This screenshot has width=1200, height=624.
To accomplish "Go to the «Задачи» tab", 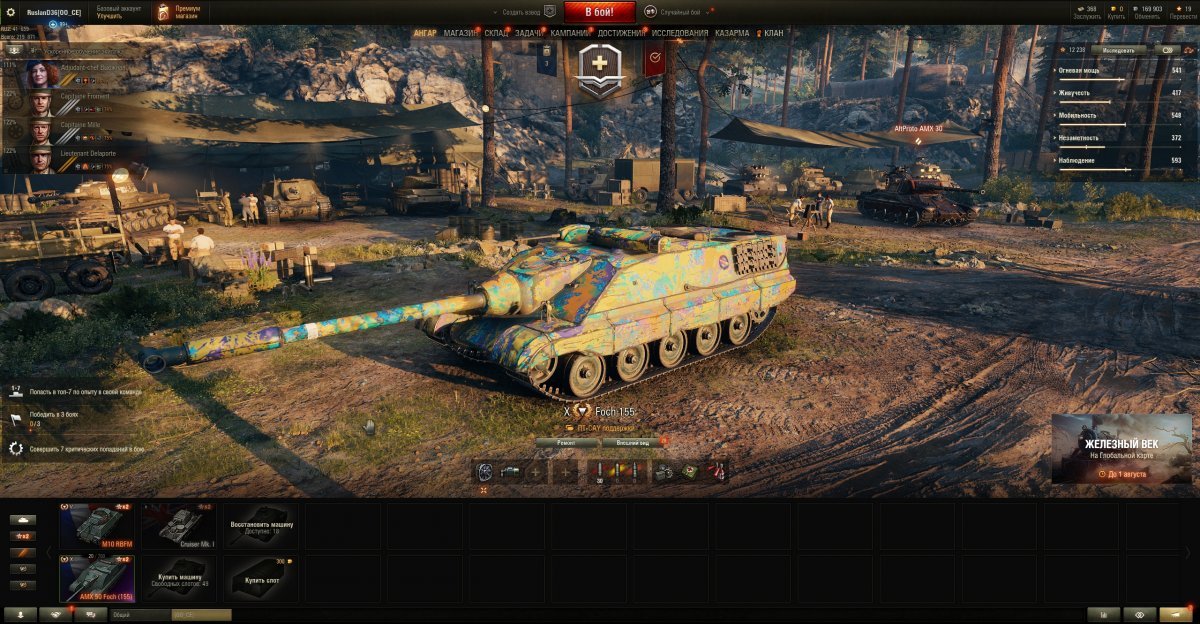I will click(530, 33).
